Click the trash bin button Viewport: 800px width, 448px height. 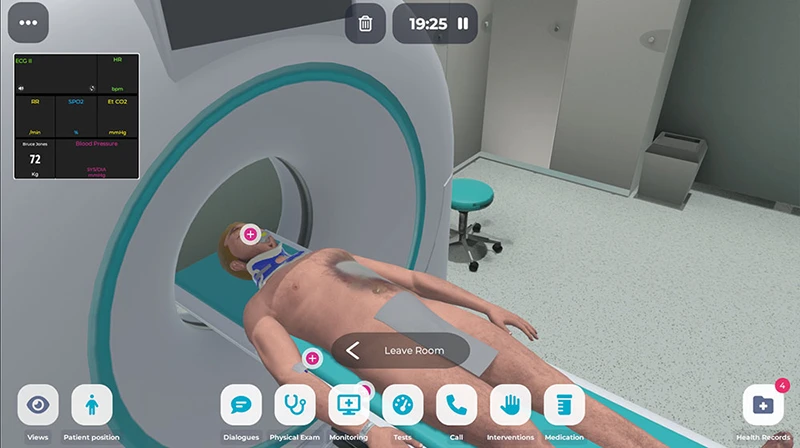(x=366, y=23)
